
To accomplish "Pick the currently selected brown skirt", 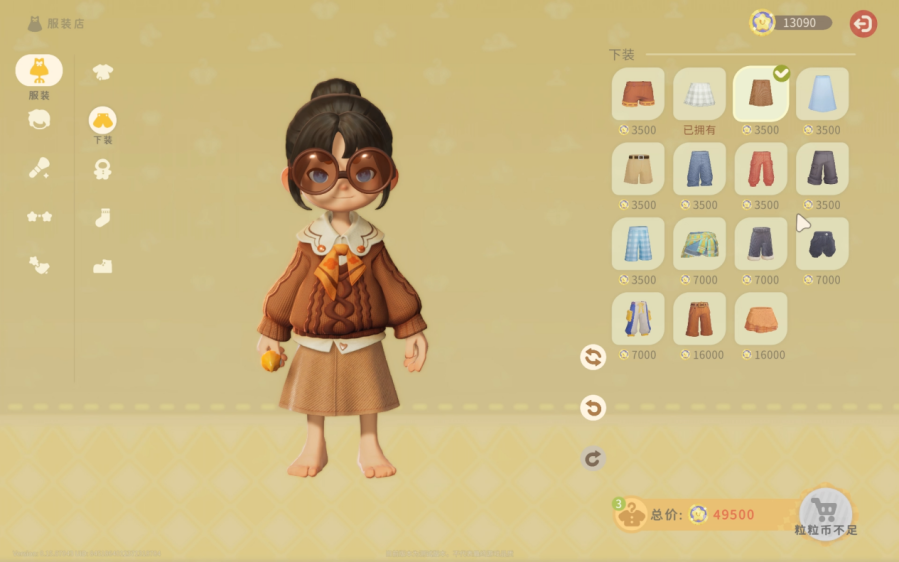I will click(x=761, y=94).
